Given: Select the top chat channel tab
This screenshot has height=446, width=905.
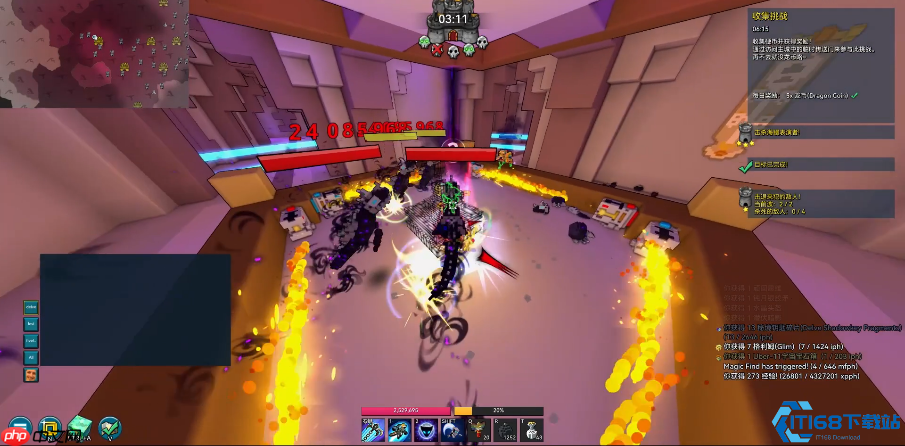Looking at the screenshot, I should (31, 307).
